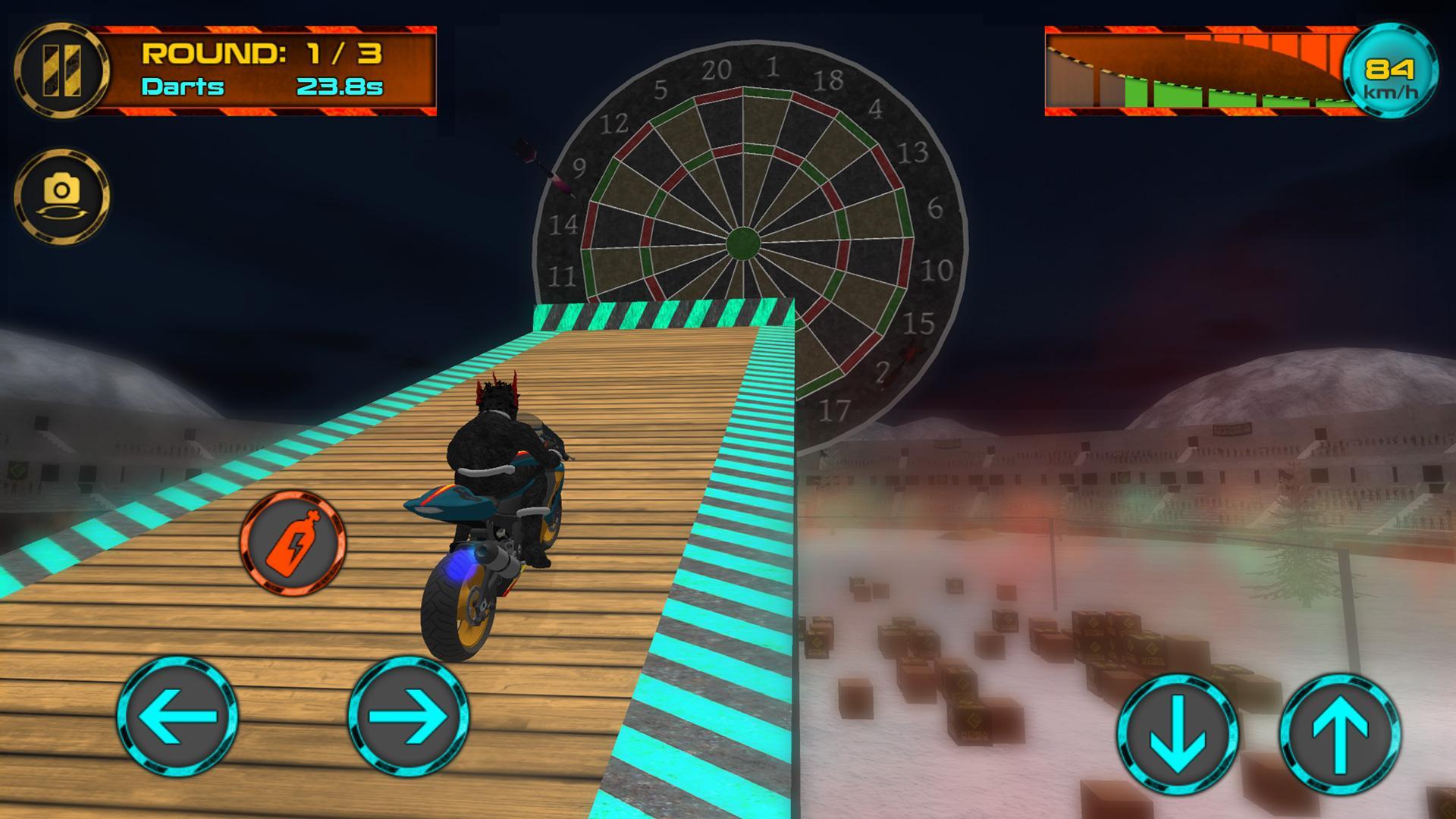Activate the nitro boost bottle
Image resolution: width=1456 pixels, height=819 pixels.
click(293, 543)
